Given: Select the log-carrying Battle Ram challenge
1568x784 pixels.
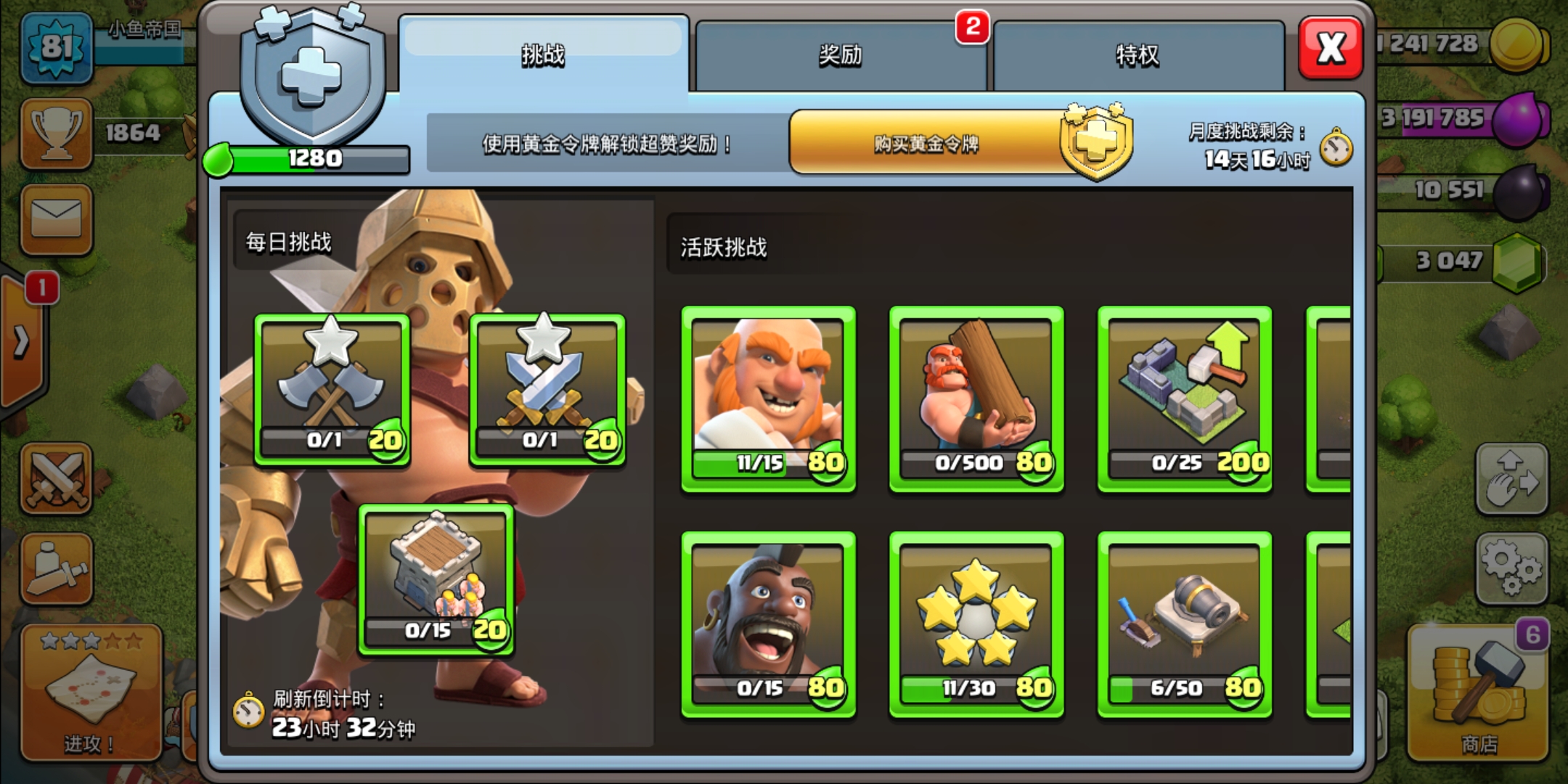Looking at the screenshot, I should click(976, 399).
